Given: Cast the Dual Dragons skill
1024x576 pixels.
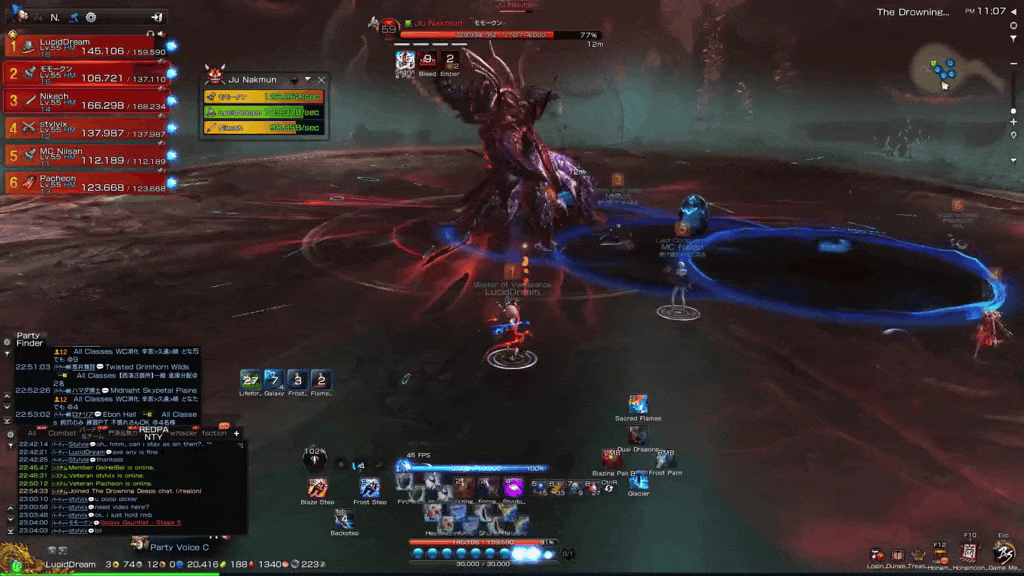Looking at the screenshot, I should pos(637,435).
